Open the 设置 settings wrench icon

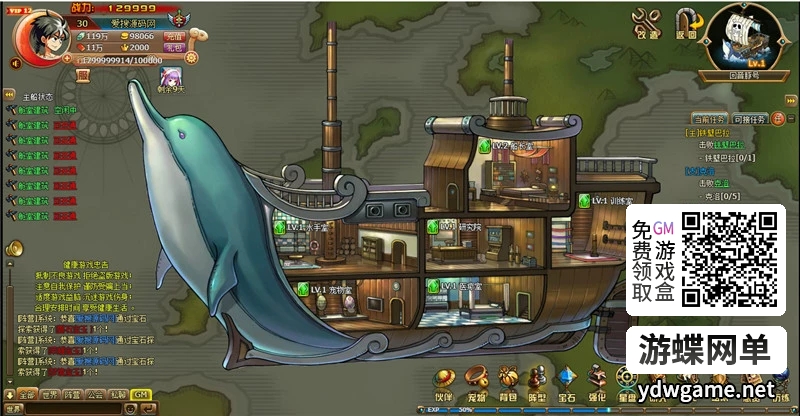(647, 21)
